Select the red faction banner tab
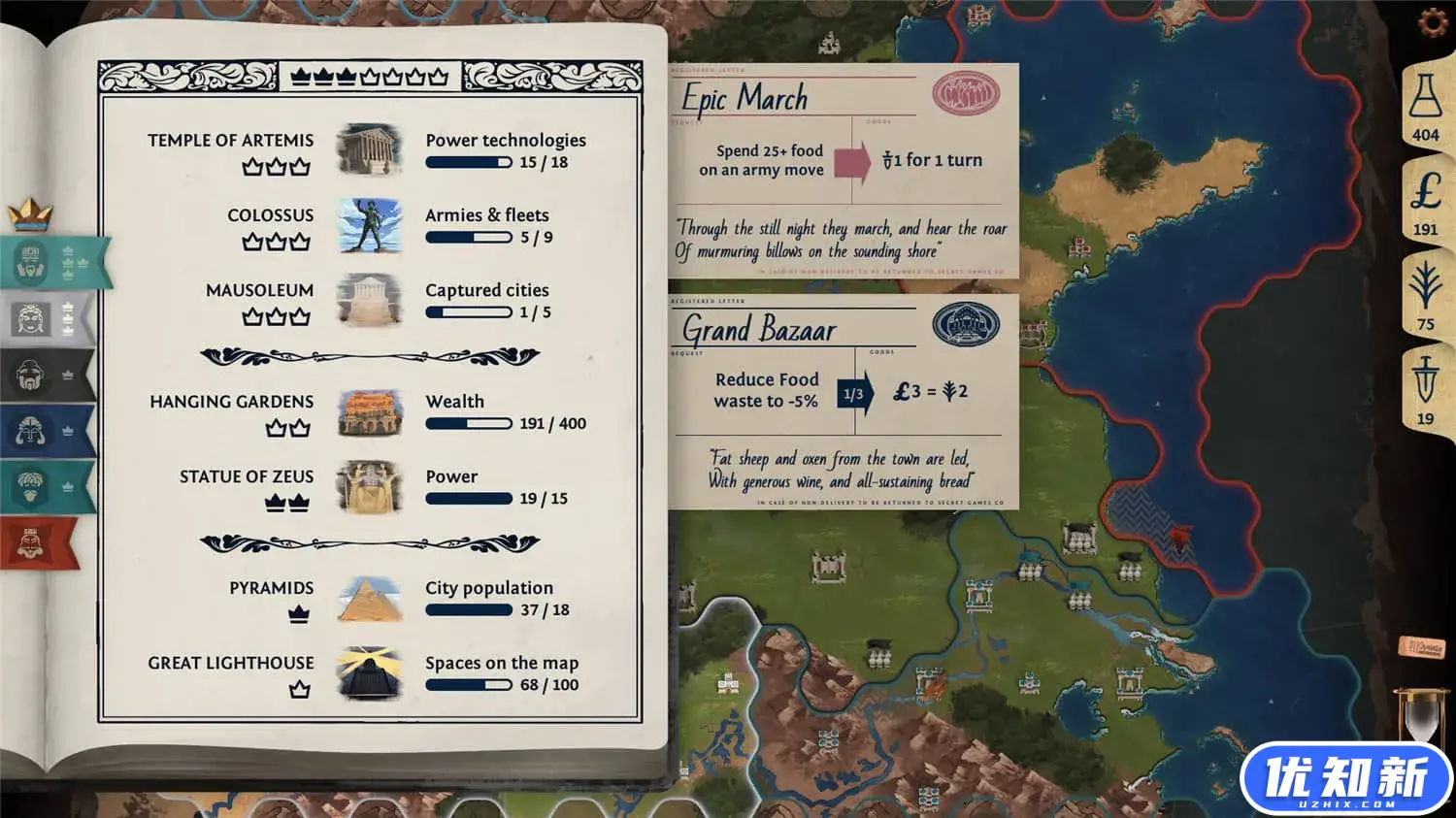 coord(39,542)
